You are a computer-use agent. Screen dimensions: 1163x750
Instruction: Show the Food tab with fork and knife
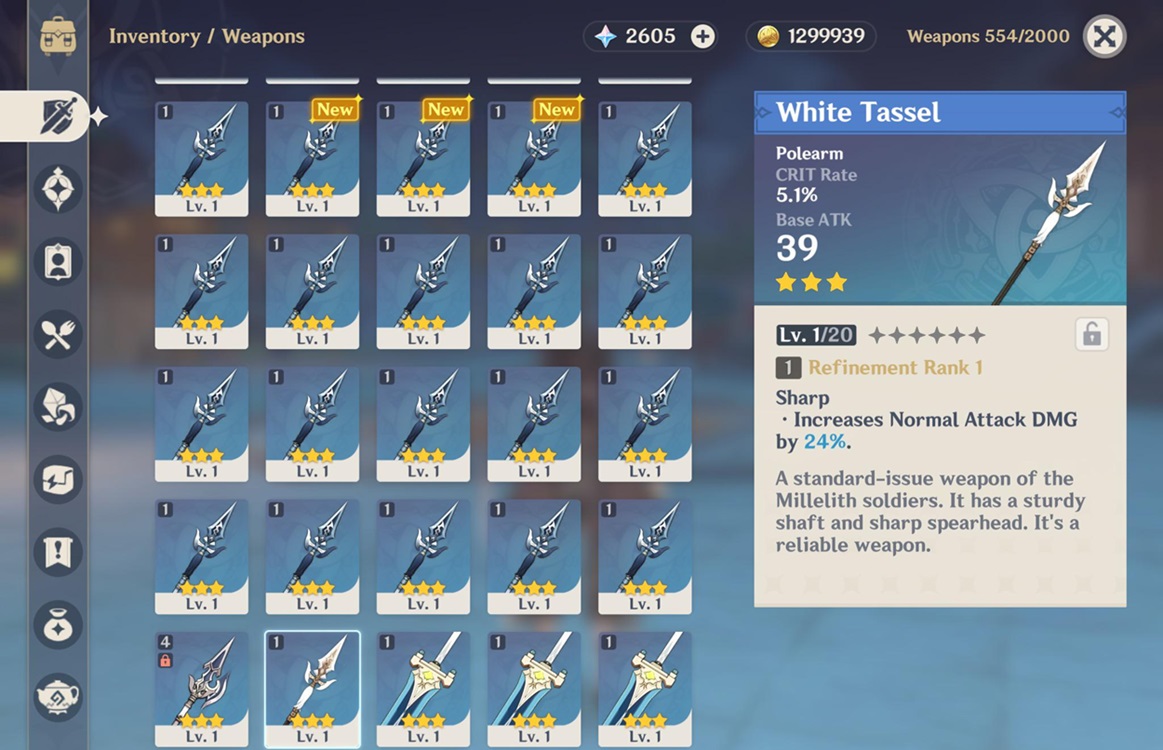pyautogui.click(x=58, y=334)
